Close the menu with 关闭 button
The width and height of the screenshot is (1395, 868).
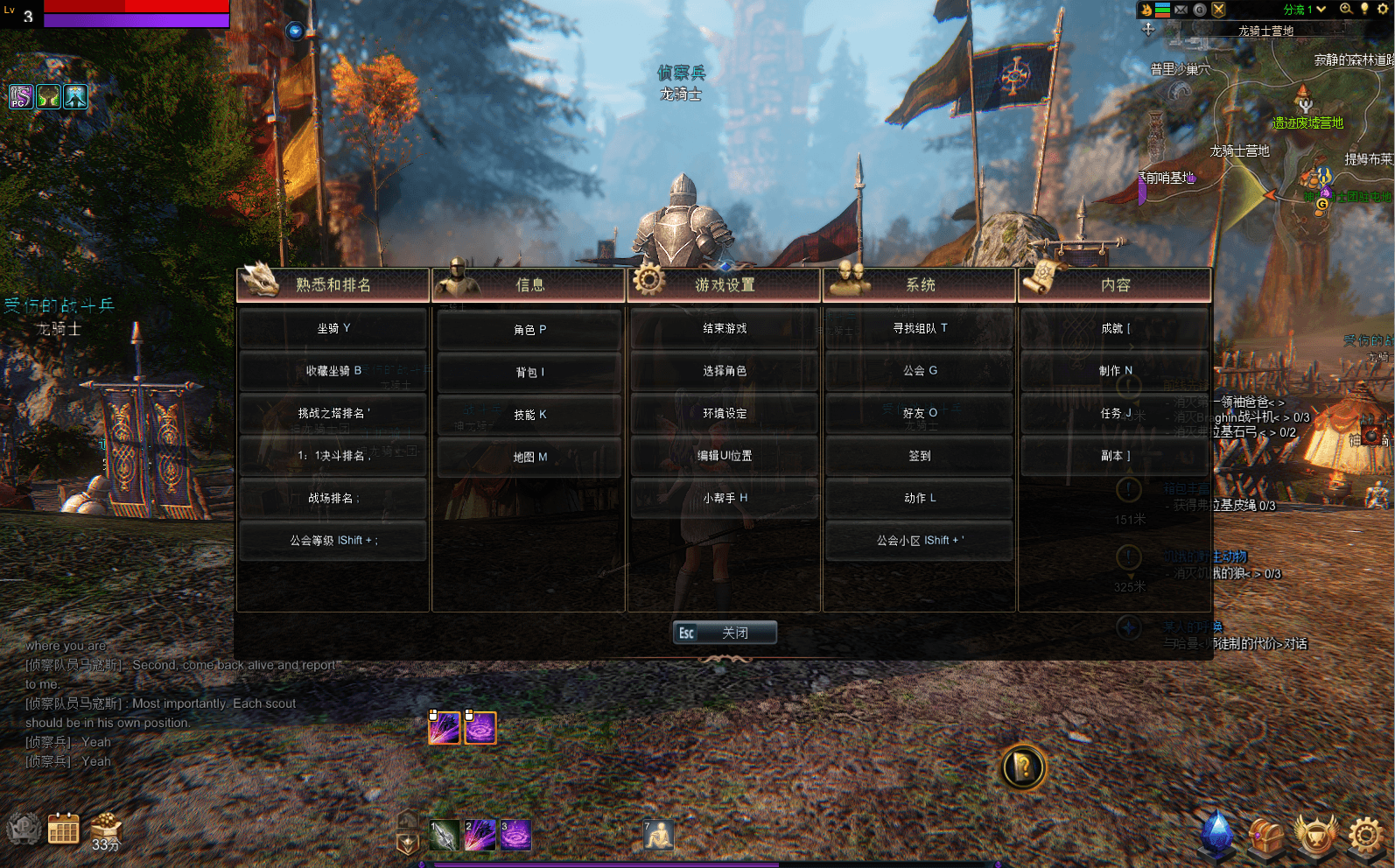coord(725,633)
